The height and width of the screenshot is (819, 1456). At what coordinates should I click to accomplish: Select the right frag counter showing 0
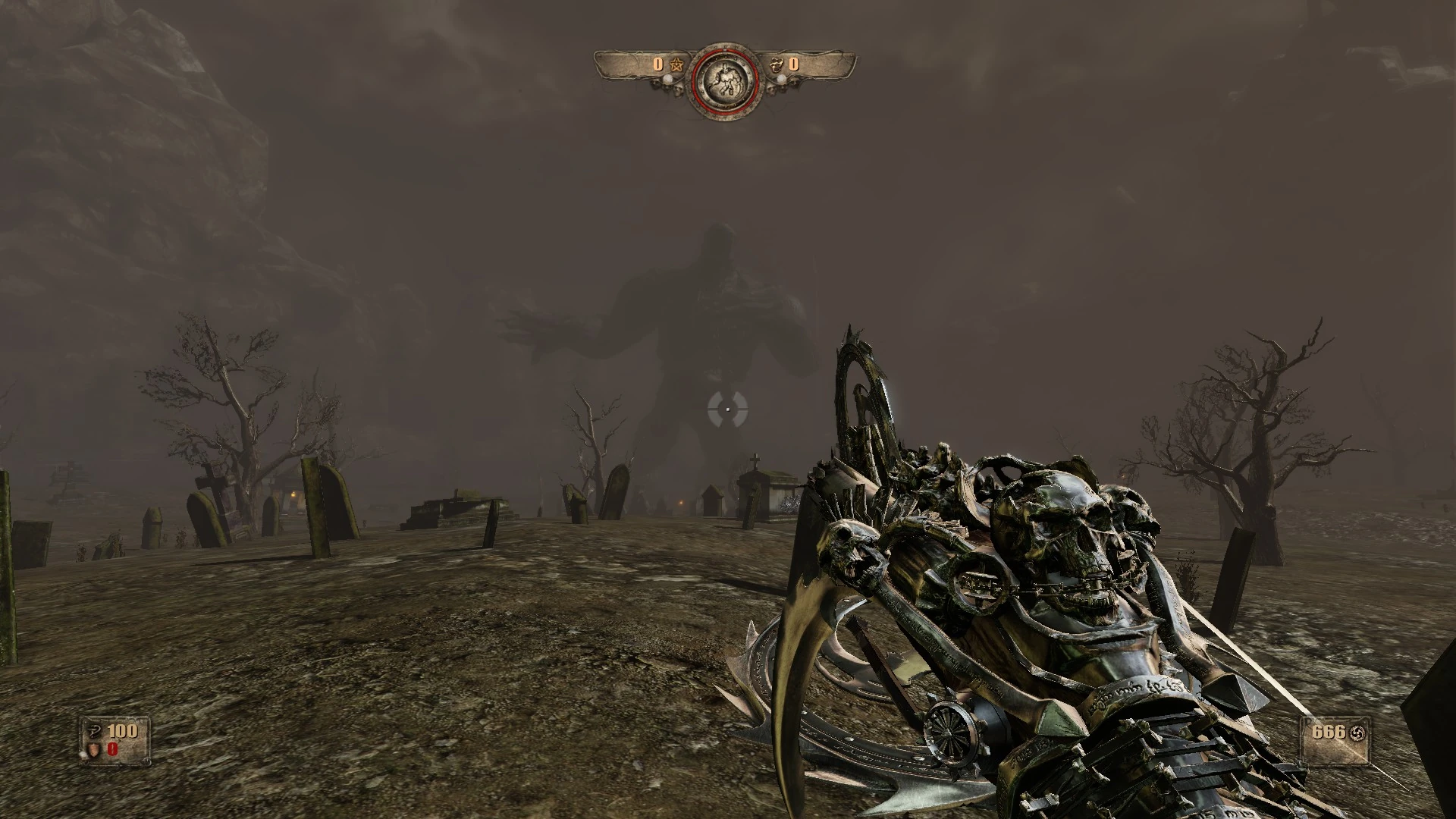pyautogui.click(x=793, y=64)
